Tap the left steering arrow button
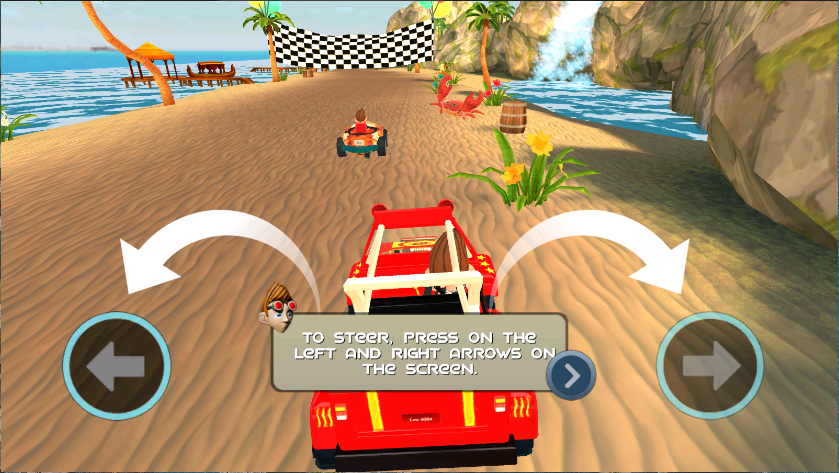The image size is (839, 473). pos(116,369)
